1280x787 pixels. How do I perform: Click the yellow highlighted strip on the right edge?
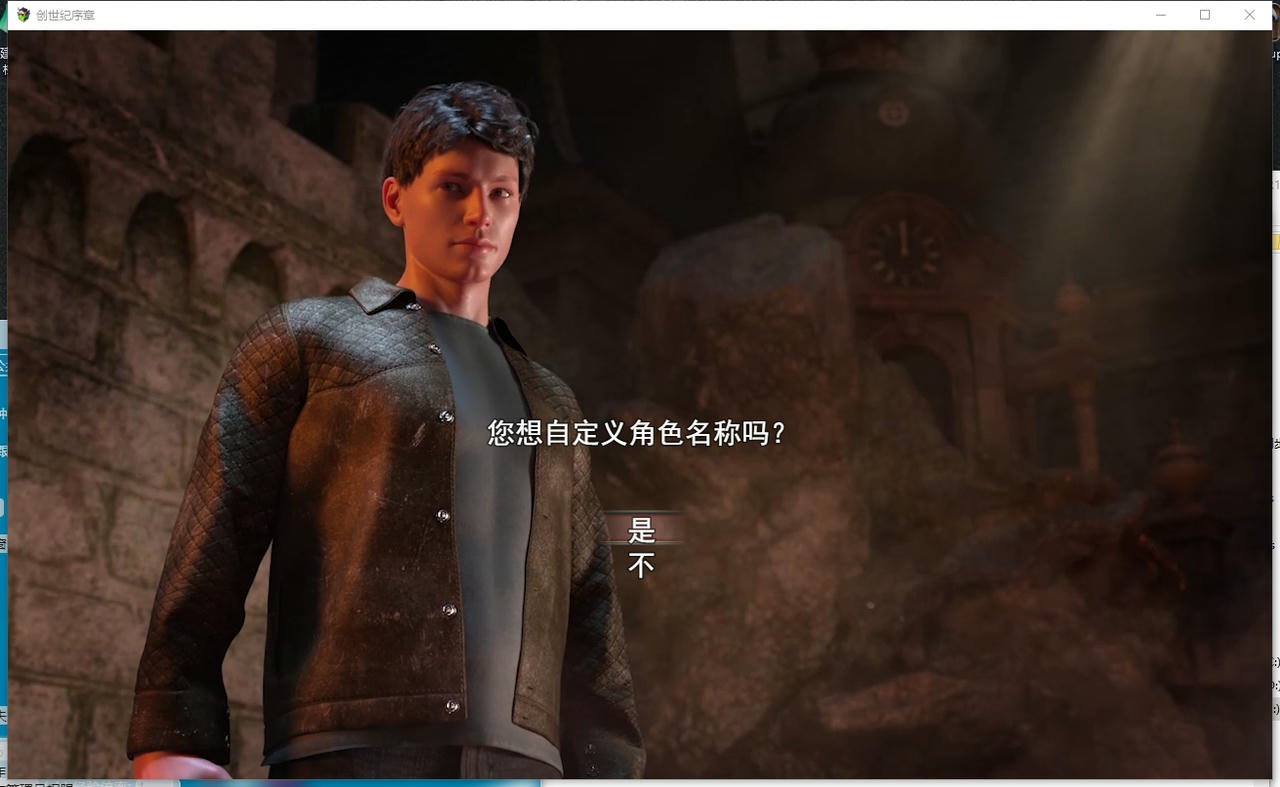point(1277,242)
